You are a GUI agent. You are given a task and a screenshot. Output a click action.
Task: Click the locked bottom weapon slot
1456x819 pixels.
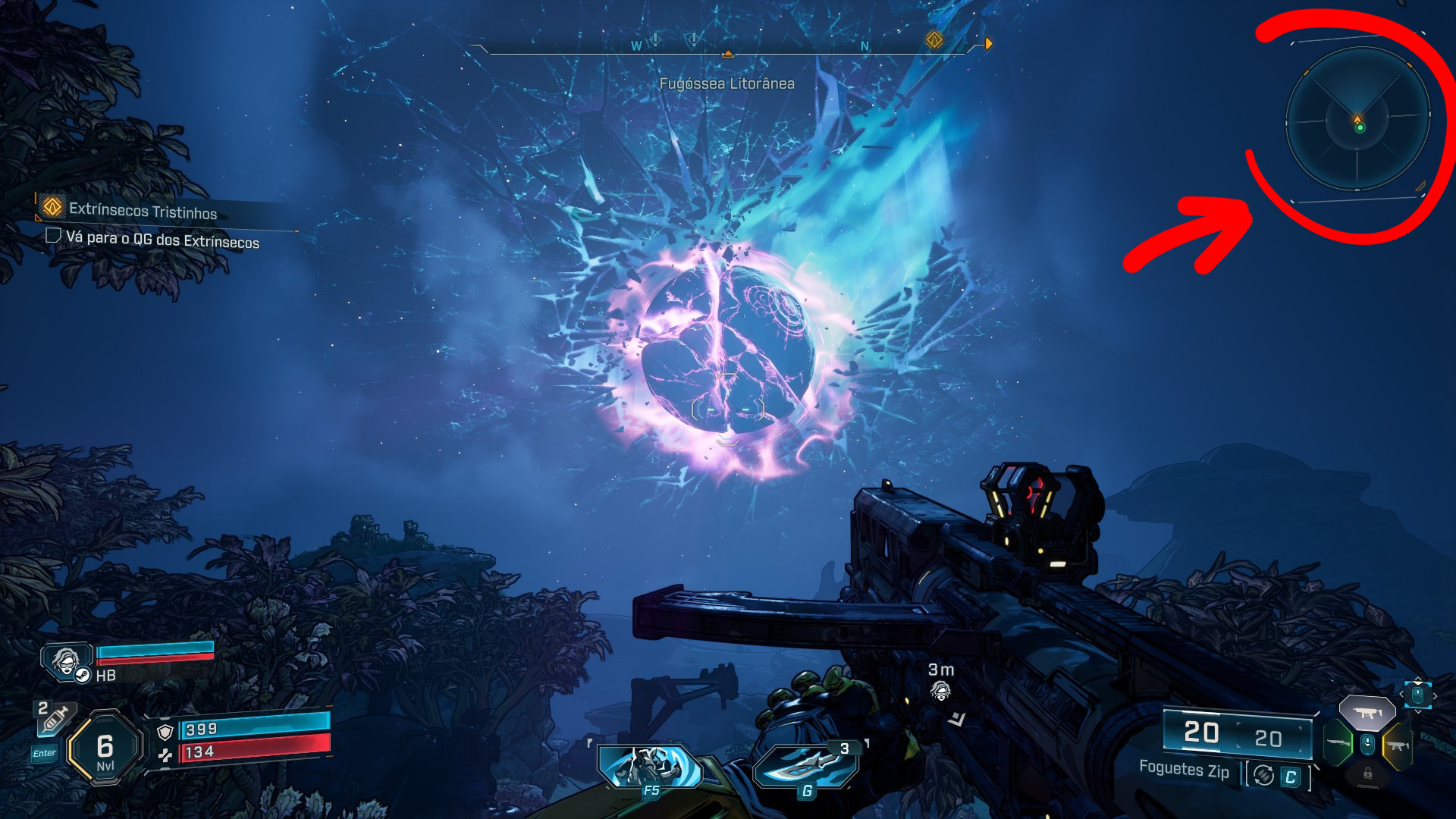pos(1367,773)
